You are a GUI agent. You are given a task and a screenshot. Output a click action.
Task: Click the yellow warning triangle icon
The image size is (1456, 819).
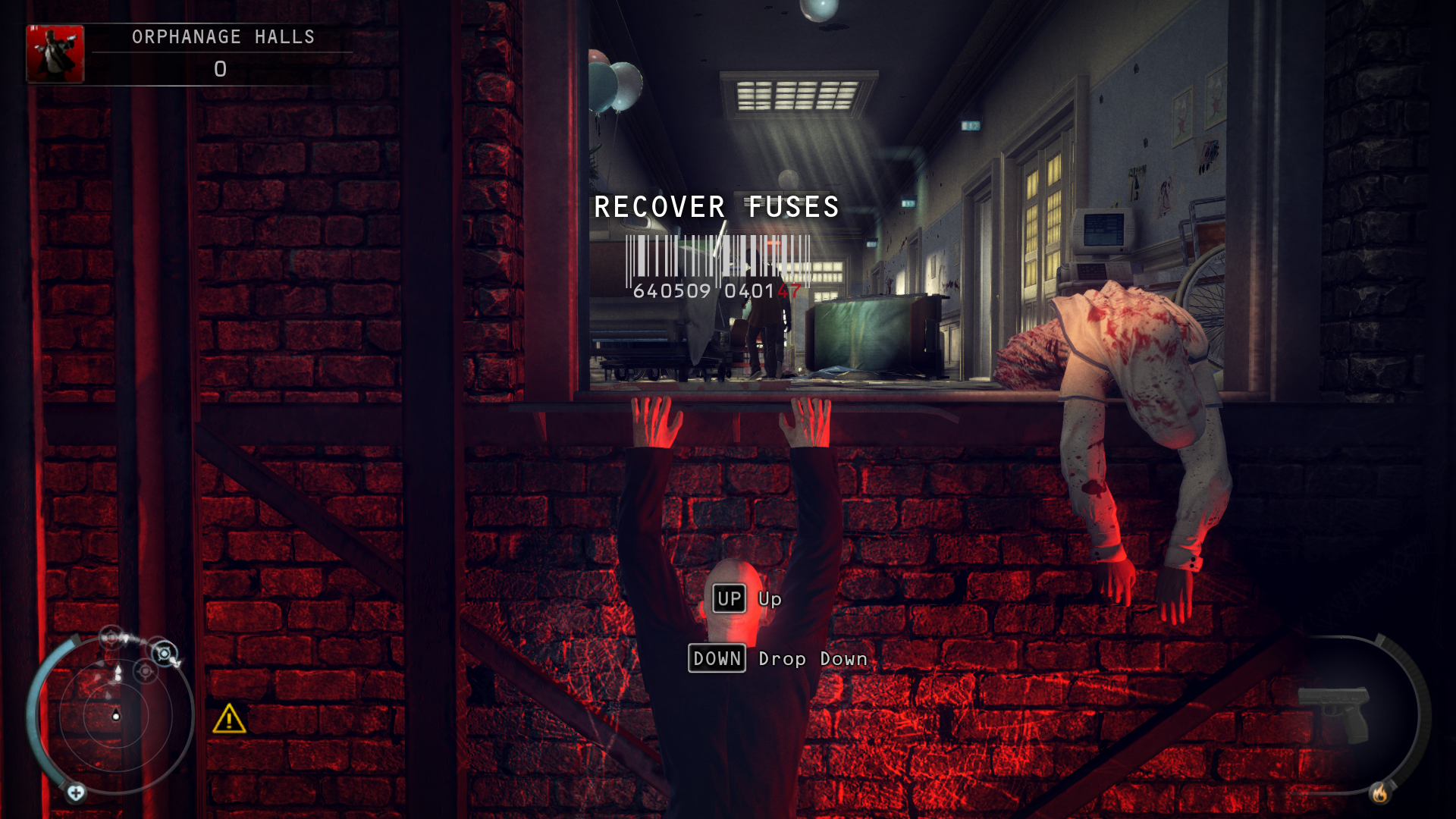229,719
